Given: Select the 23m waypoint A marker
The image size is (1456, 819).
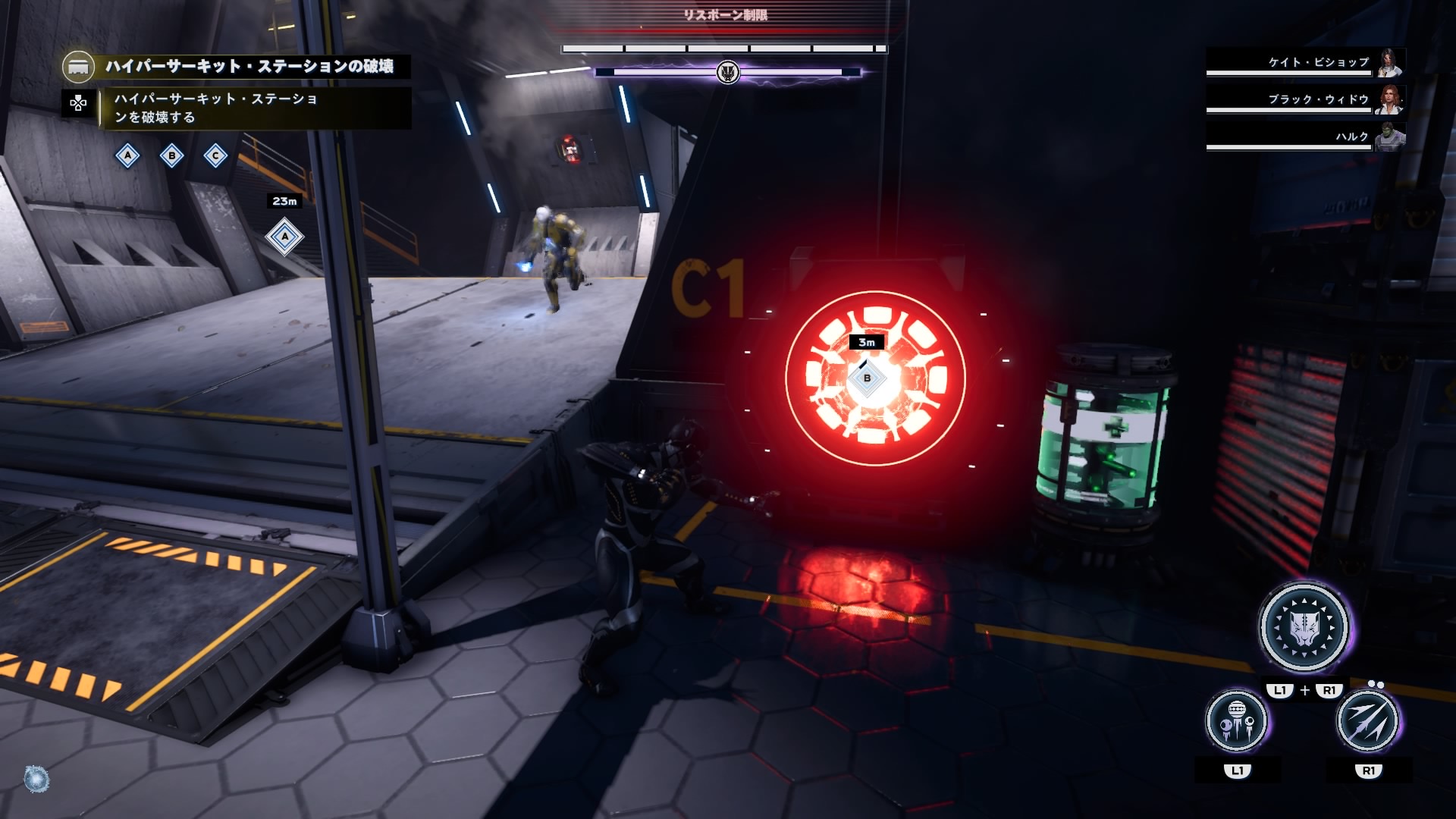Looking at the screenshot, I should click(x=284, y=237).
